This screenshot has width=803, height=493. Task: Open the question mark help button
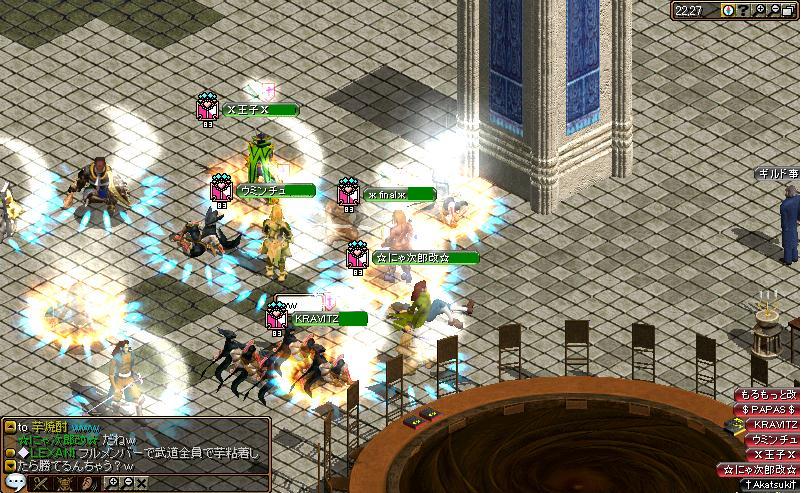tap(743, 9)
